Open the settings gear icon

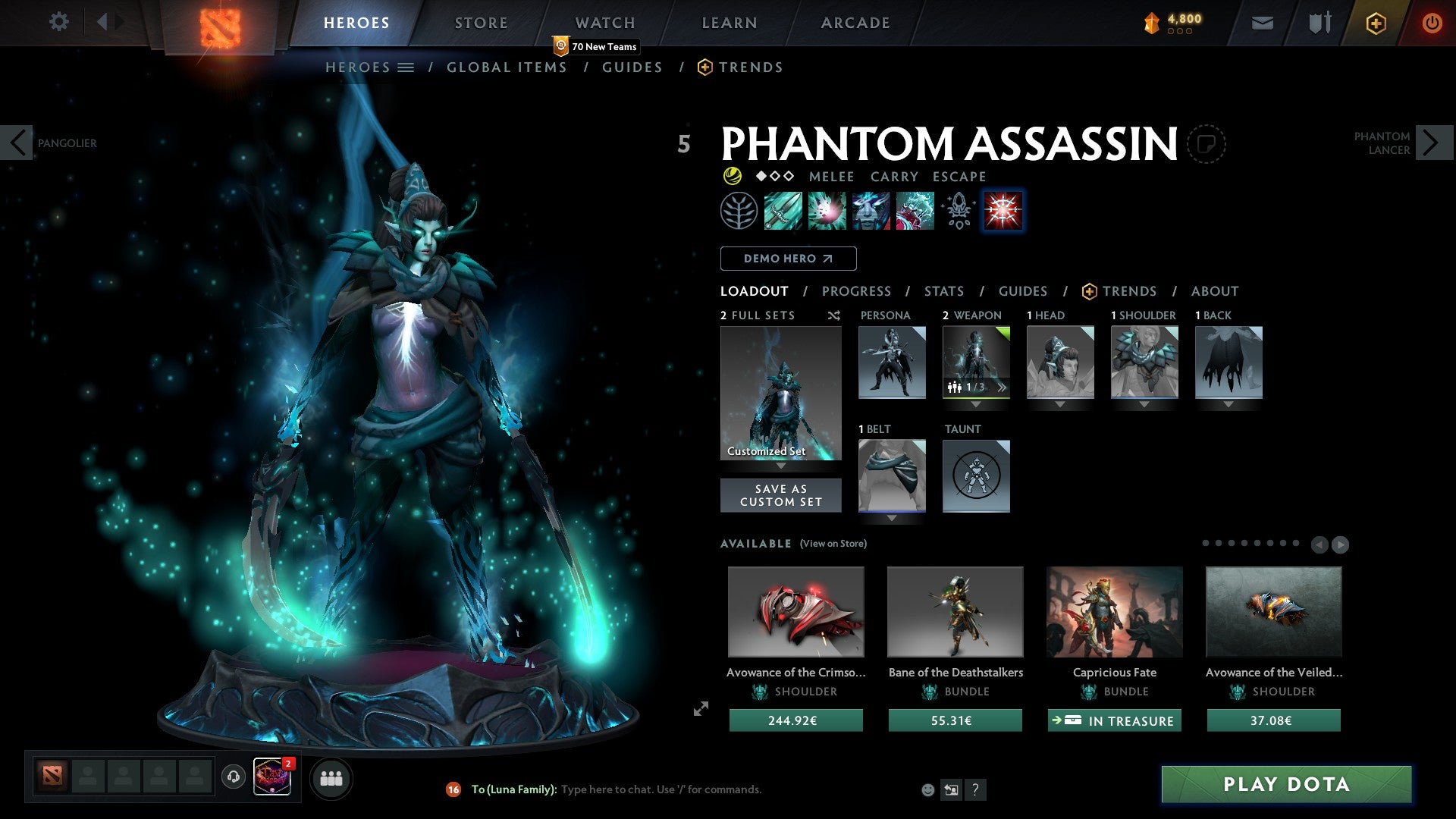pos(58,22)
